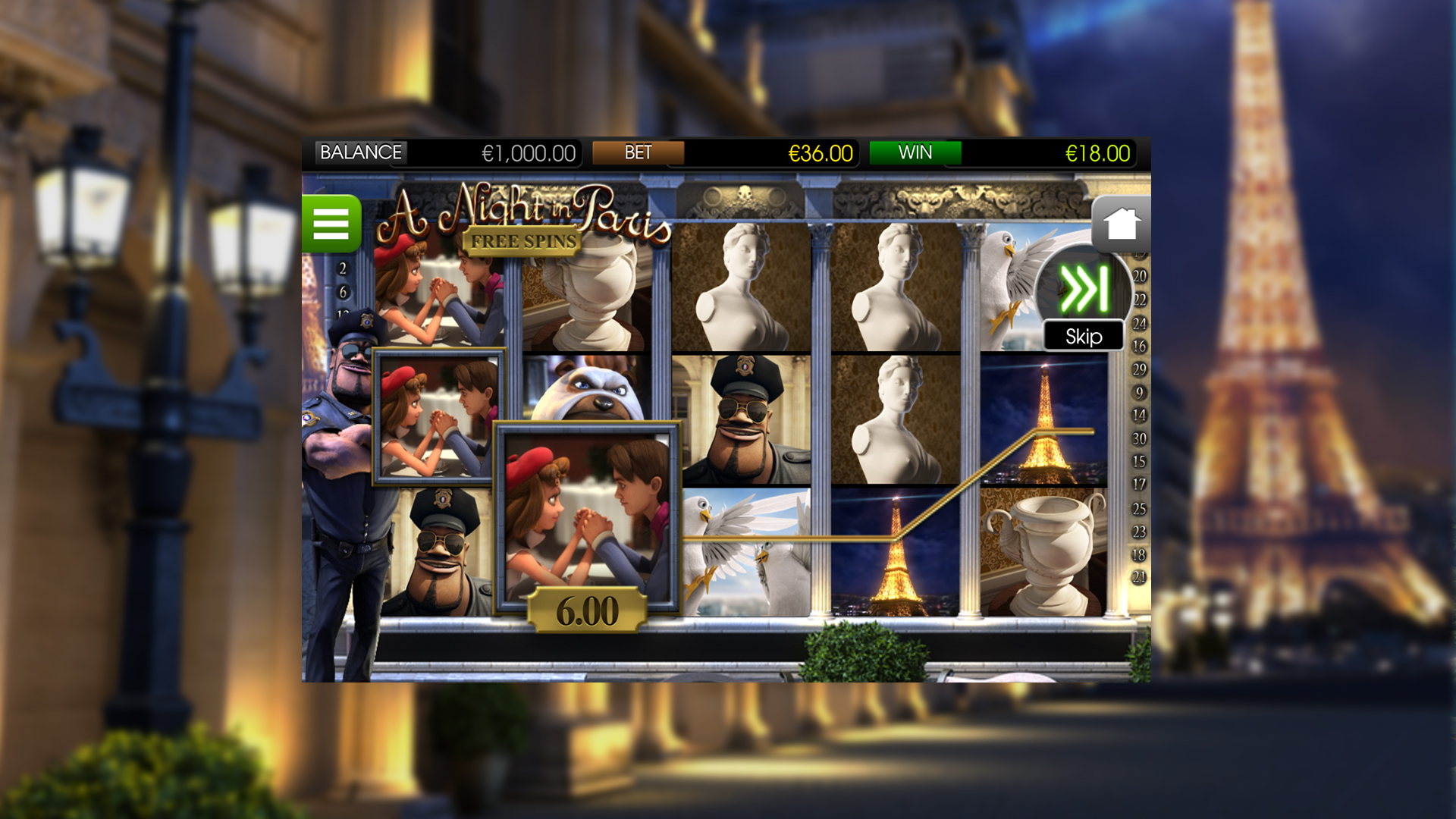Select payline number 20 on the right

(x=1140, y=278)
